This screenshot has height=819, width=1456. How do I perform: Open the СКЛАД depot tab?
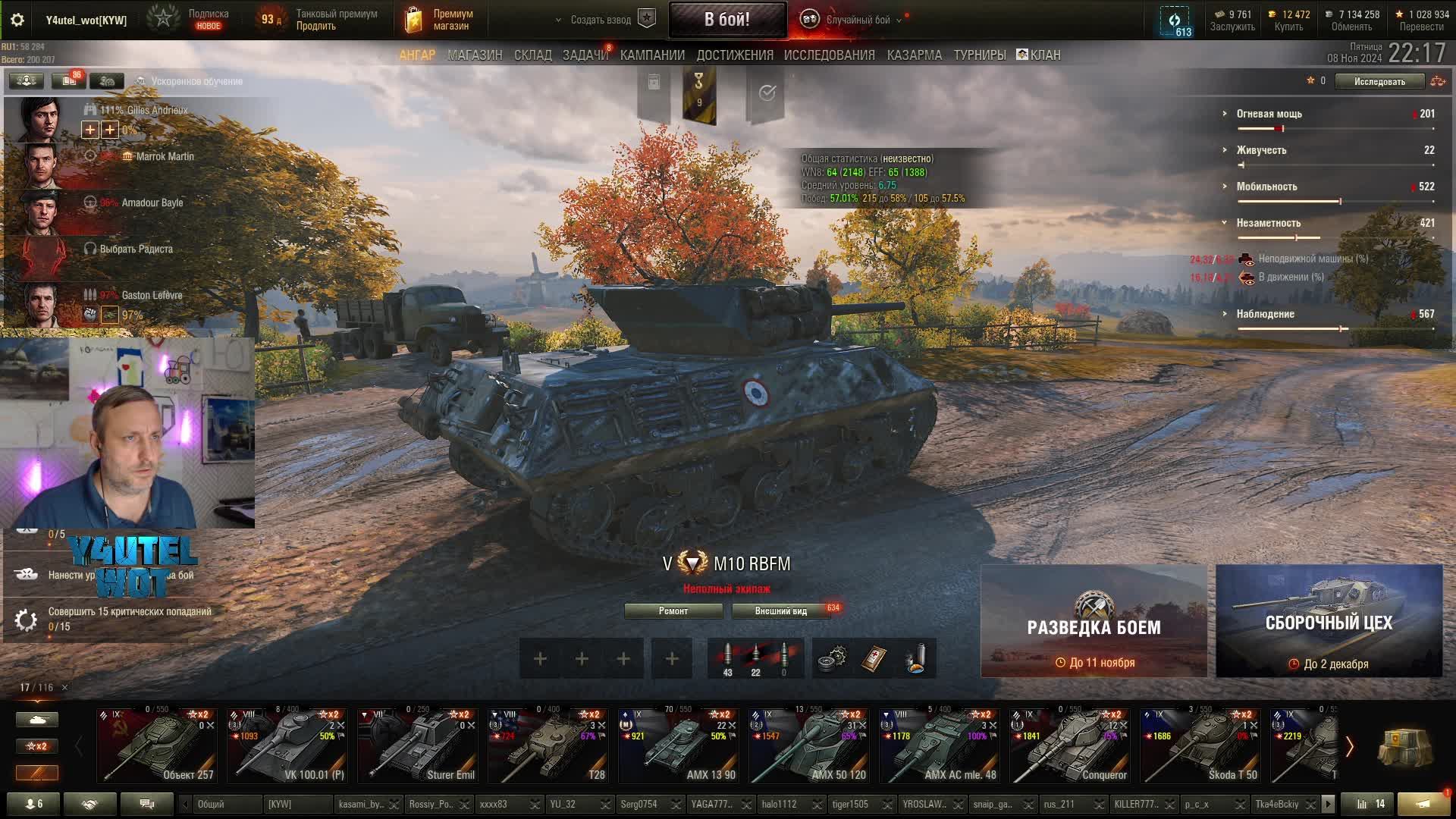532,55
